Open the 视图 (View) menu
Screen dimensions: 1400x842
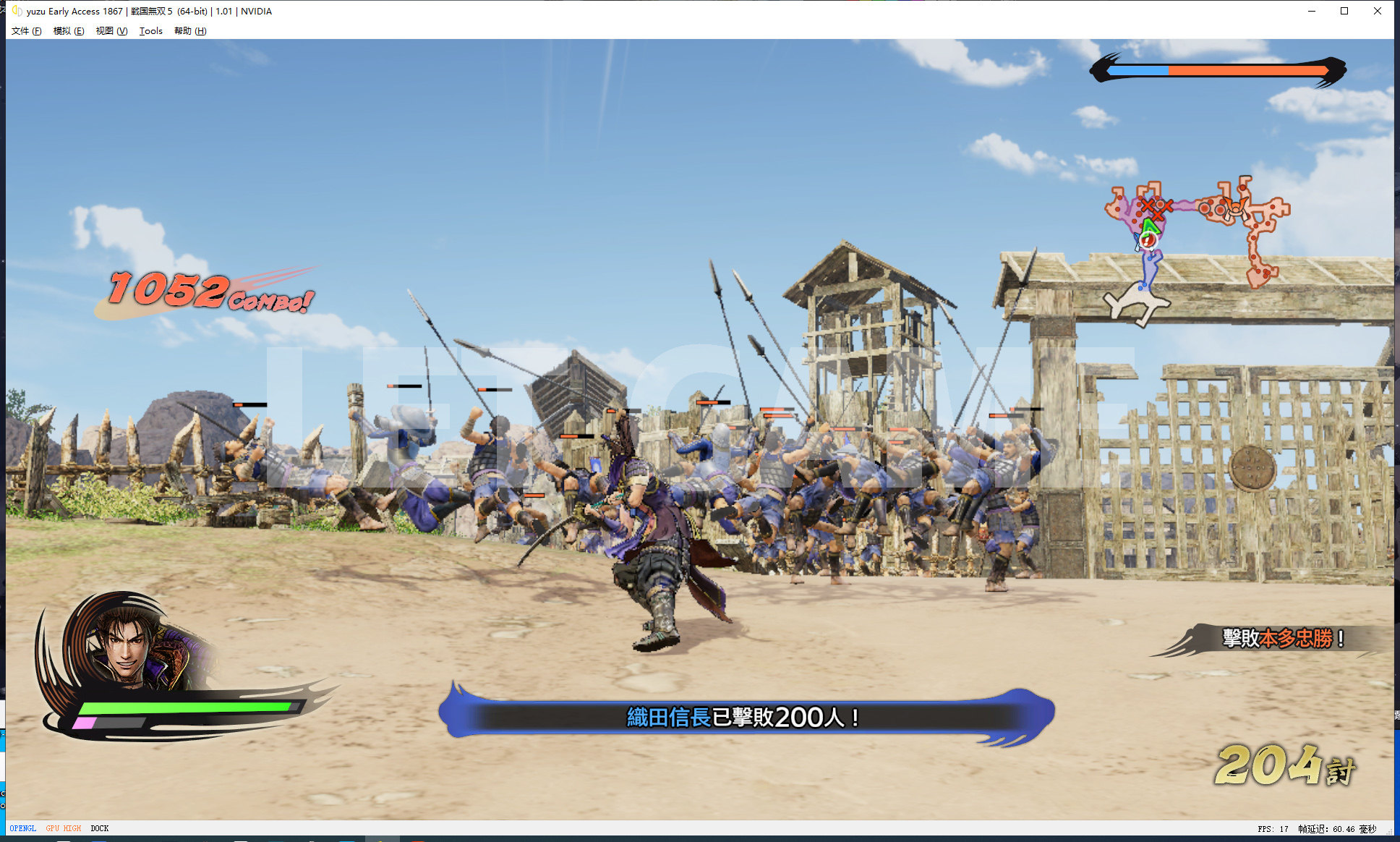pos(111,31)
